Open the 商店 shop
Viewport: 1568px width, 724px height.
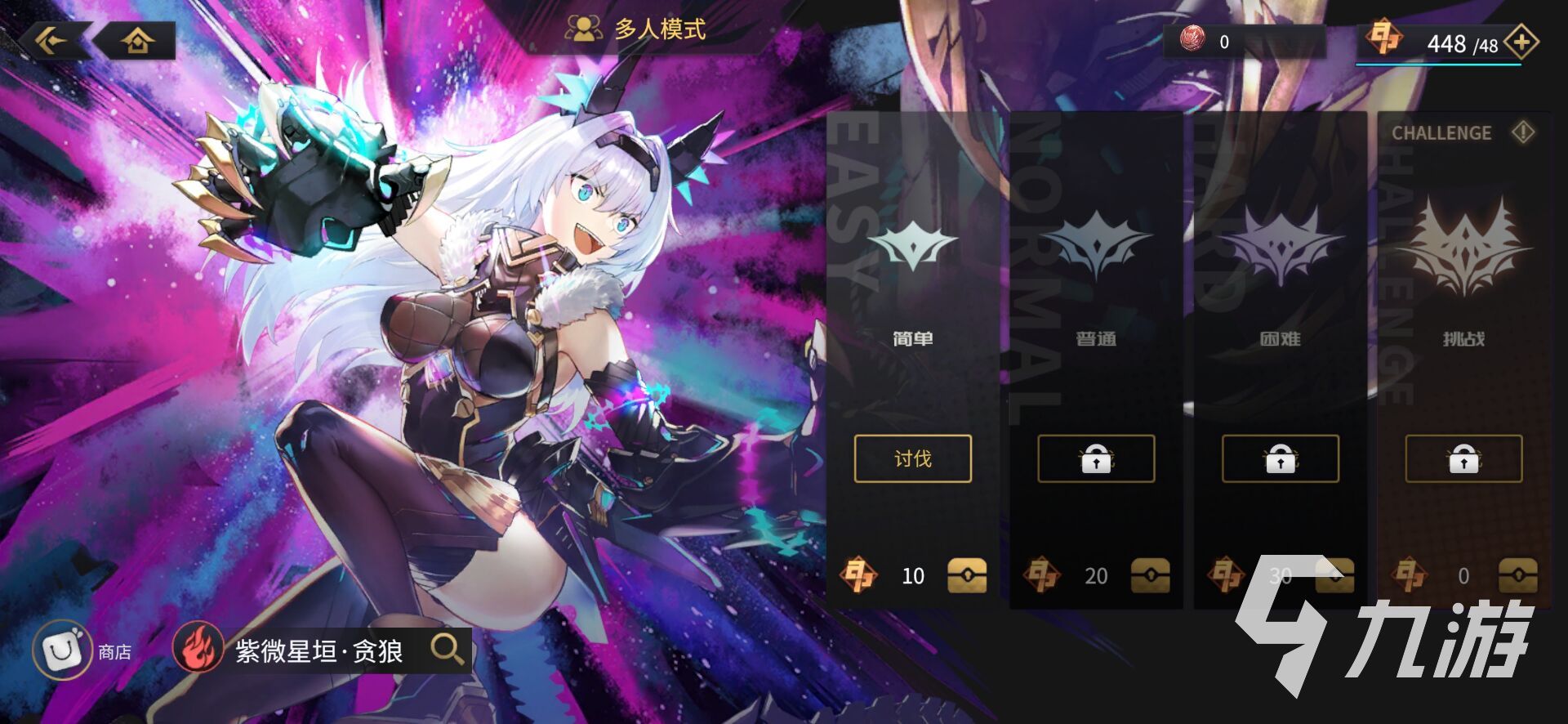tap(62, 651)
